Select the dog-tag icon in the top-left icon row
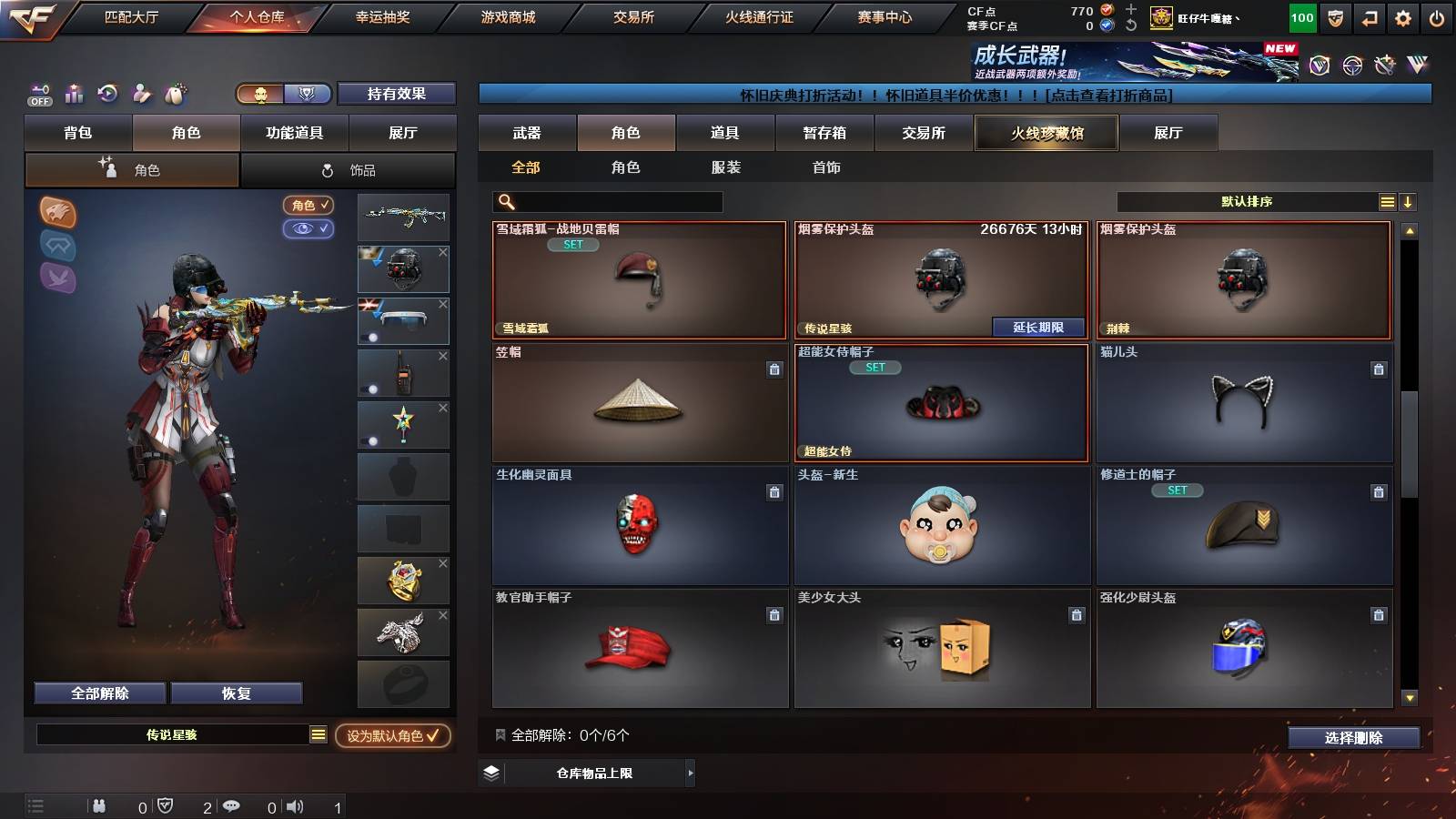This screenshot has width=1456, height=819. (x=175, y=94)
